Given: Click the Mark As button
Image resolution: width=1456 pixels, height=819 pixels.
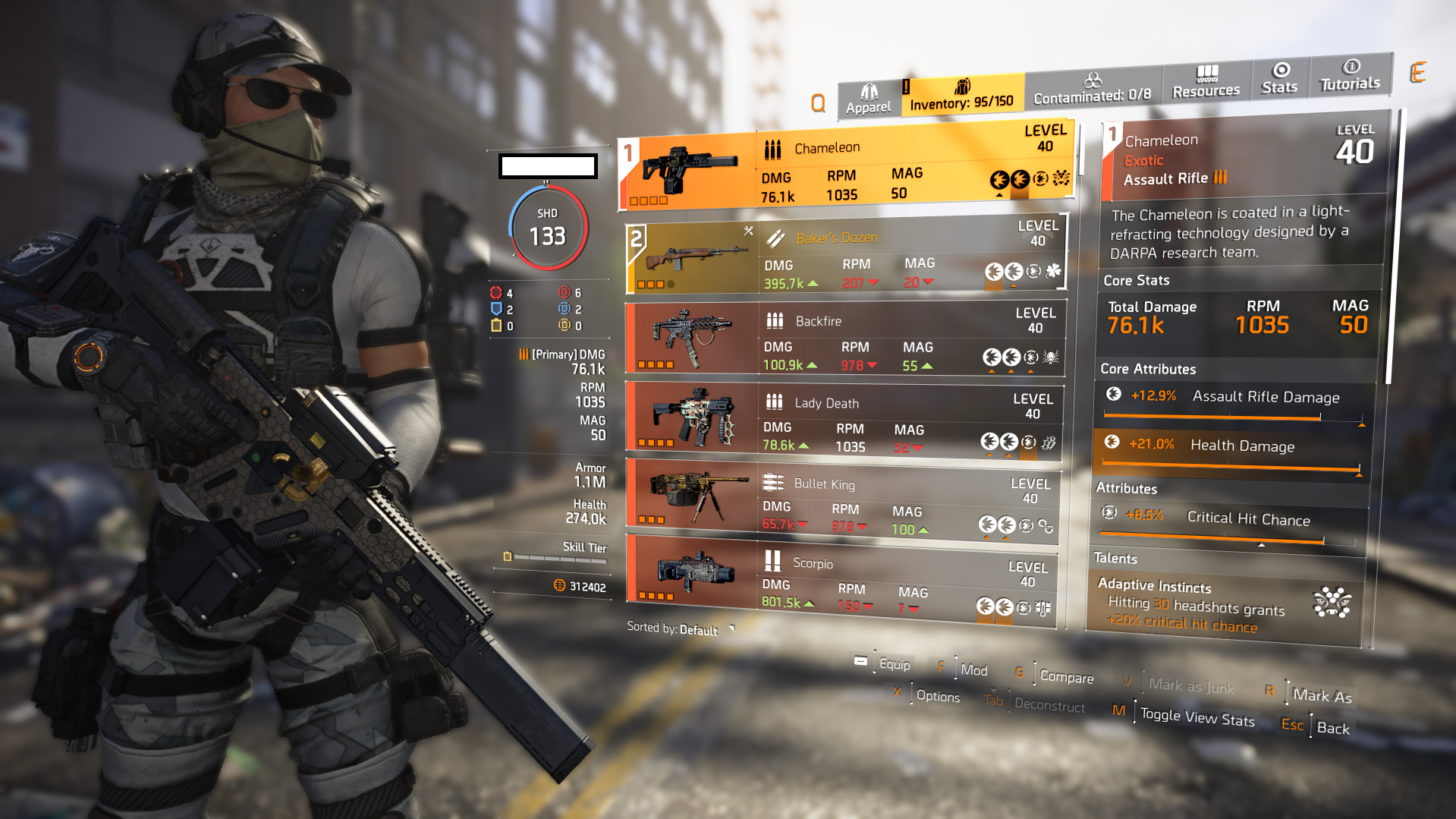Looking at the screenshot, I should click(1322, 695).
